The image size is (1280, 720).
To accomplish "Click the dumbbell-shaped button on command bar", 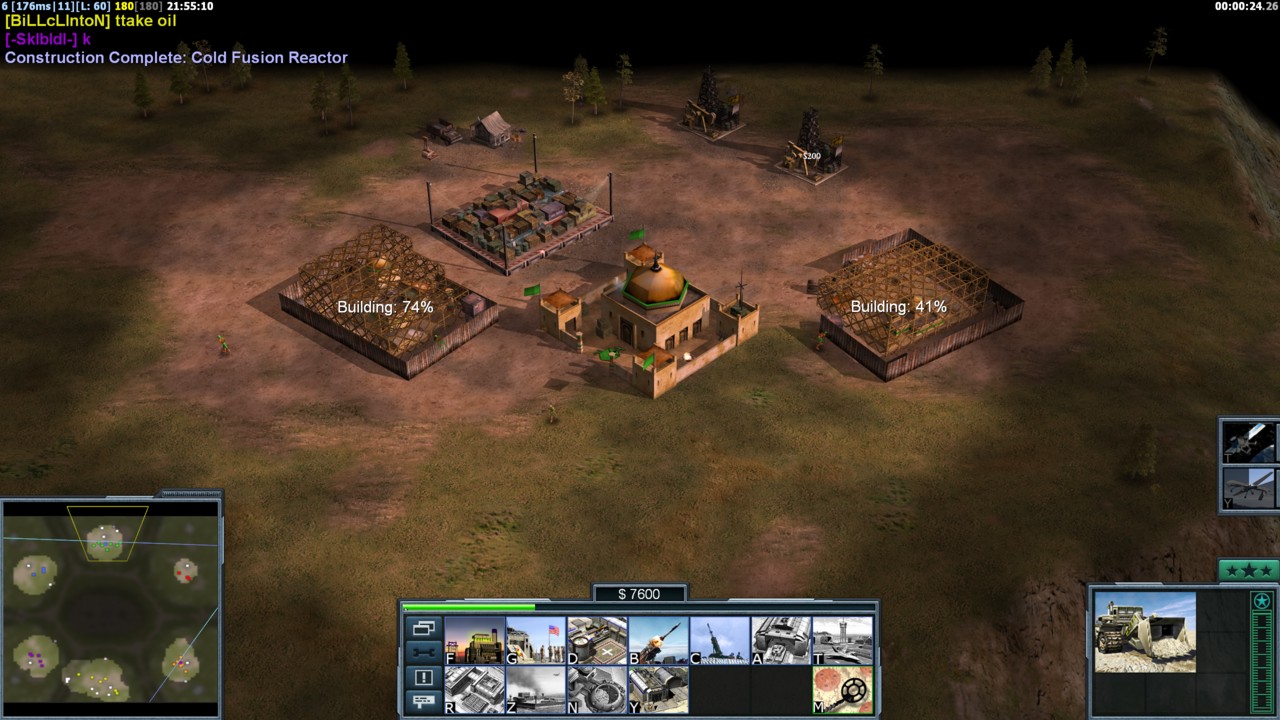I will click(x=423, y=653).
